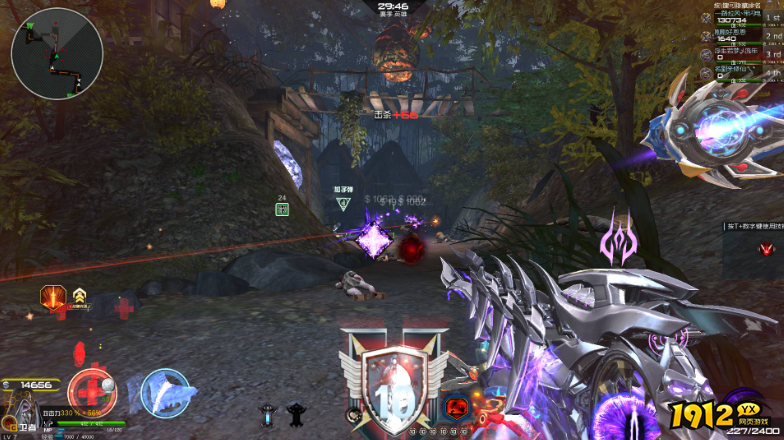Click the orange sword buff icon
The height and width of the screenshot is (440, 784).
click(53, 296)
